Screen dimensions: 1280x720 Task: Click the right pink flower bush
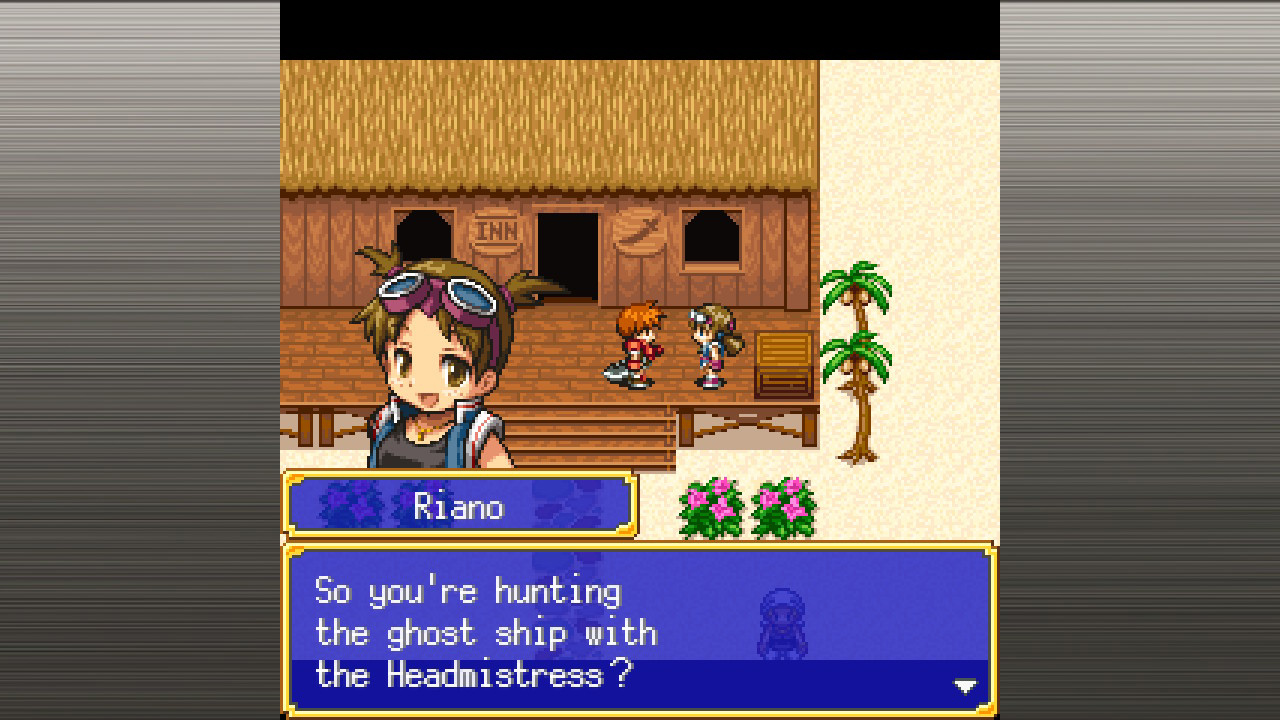click(x=783, y=510)
